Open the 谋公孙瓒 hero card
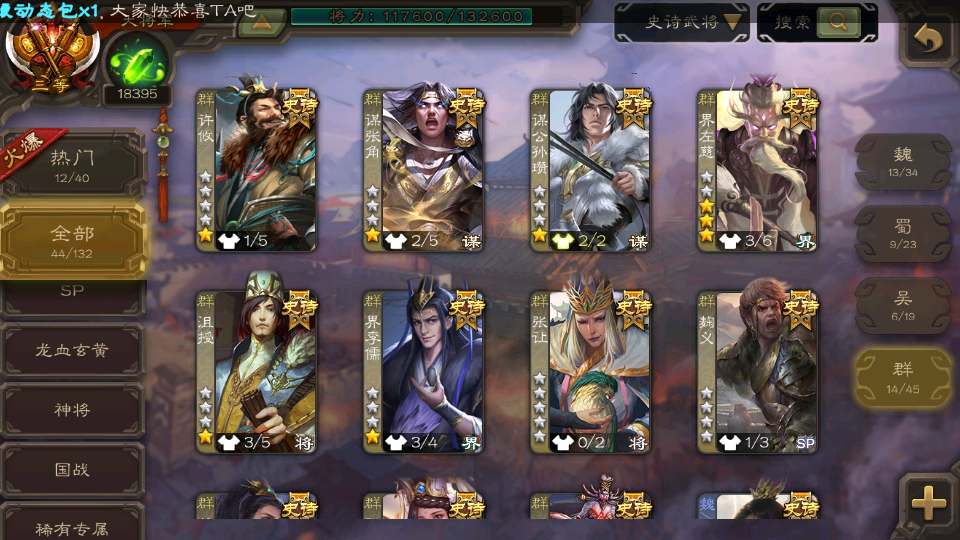 point(590,169)
